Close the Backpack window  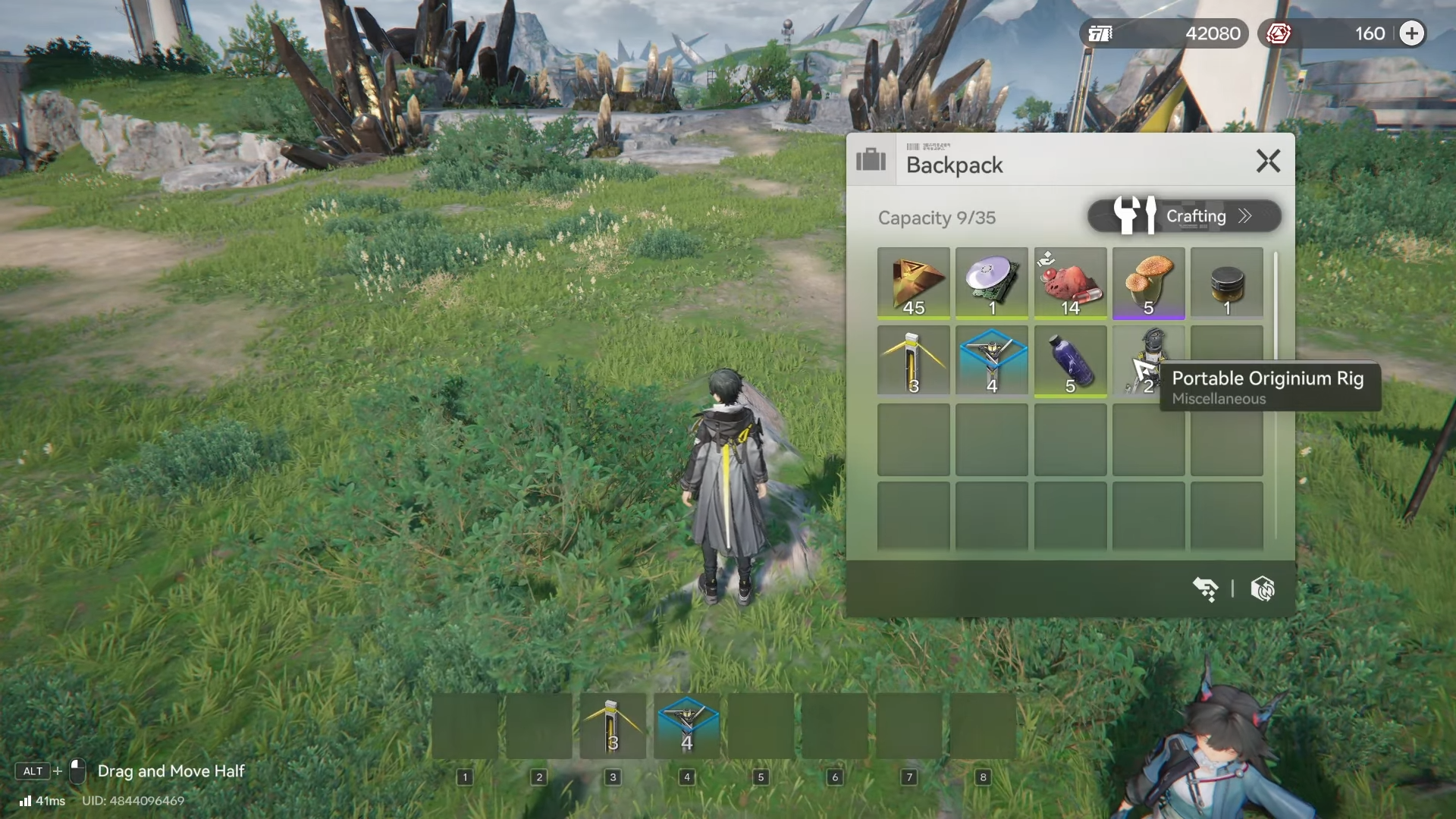coord(1268,162)
